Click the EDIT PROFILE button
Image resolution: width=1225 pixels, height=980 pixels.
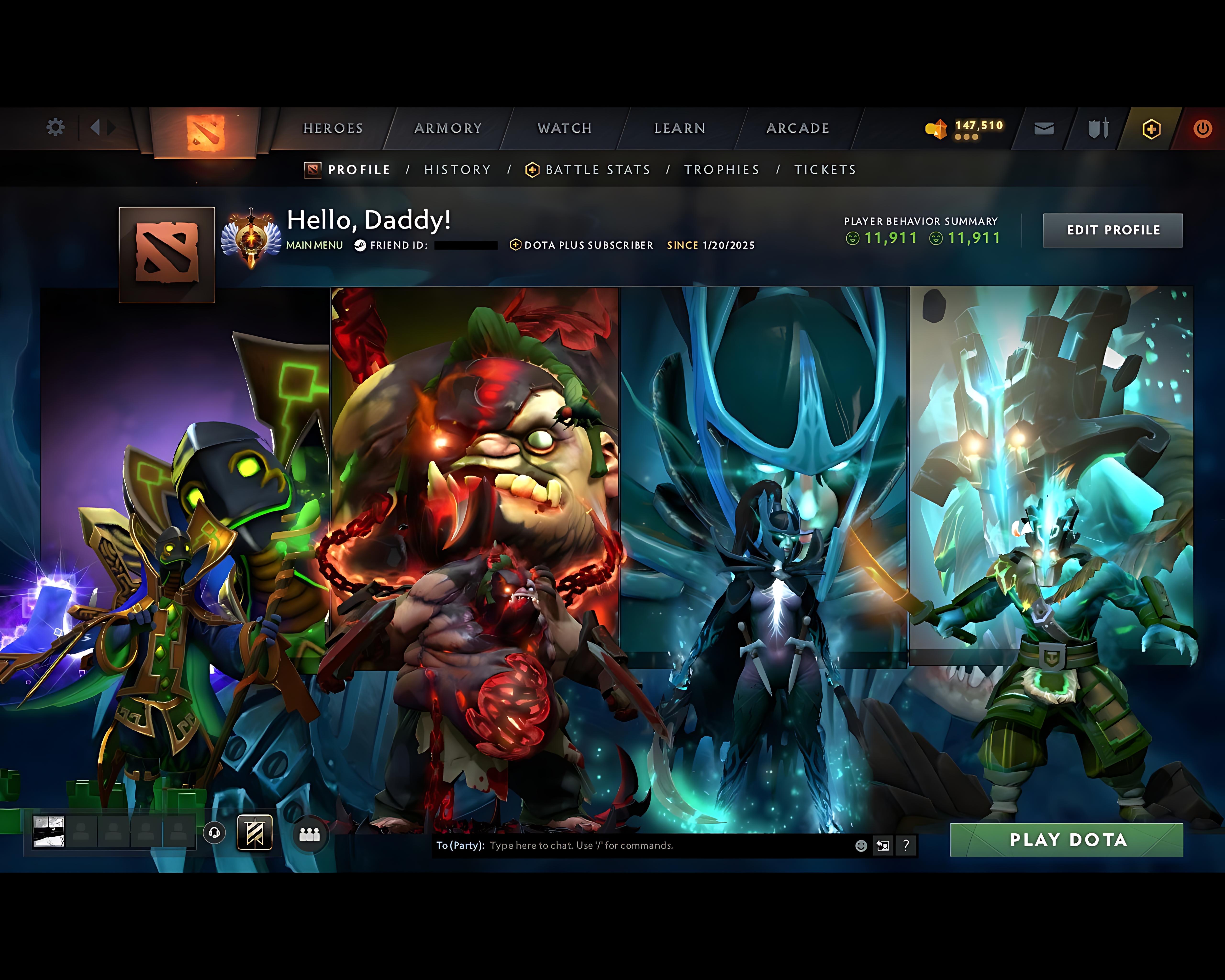tap(1113, 229)
